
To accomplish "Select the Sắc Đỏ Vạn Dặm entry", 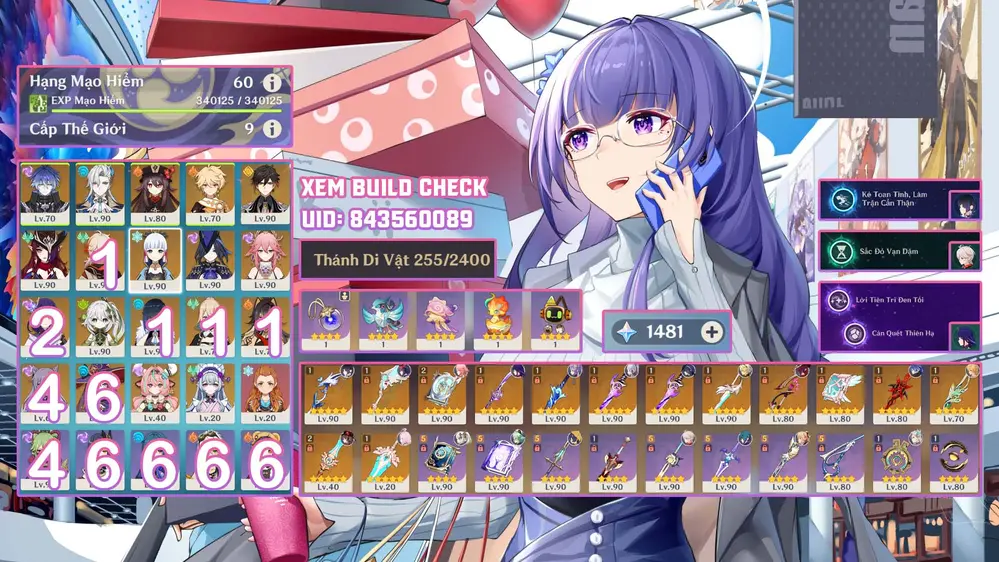I will click(883, 251).
